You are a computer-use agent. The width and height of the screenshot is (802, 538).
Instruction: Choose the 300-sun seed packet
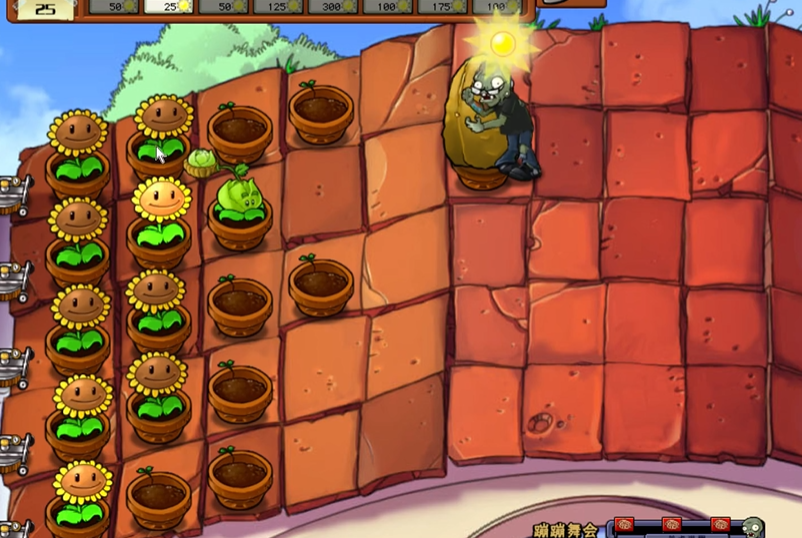[x=333, y=6]
